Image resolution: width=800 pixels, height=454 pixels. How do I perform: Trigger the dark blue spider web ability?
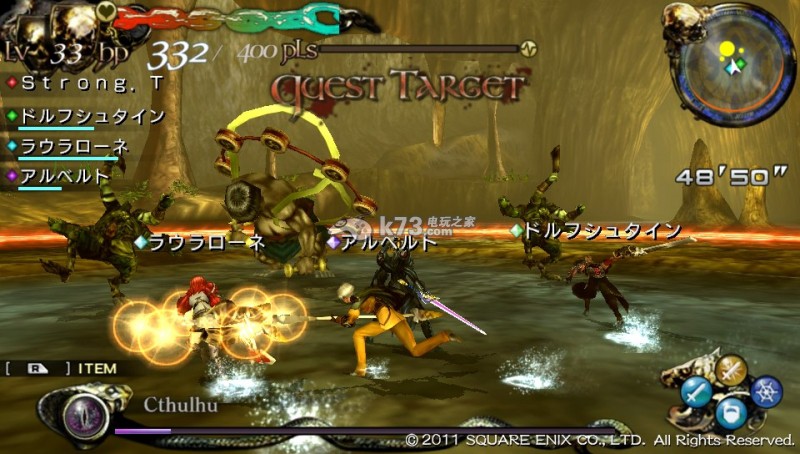click(x=767, y=391)
